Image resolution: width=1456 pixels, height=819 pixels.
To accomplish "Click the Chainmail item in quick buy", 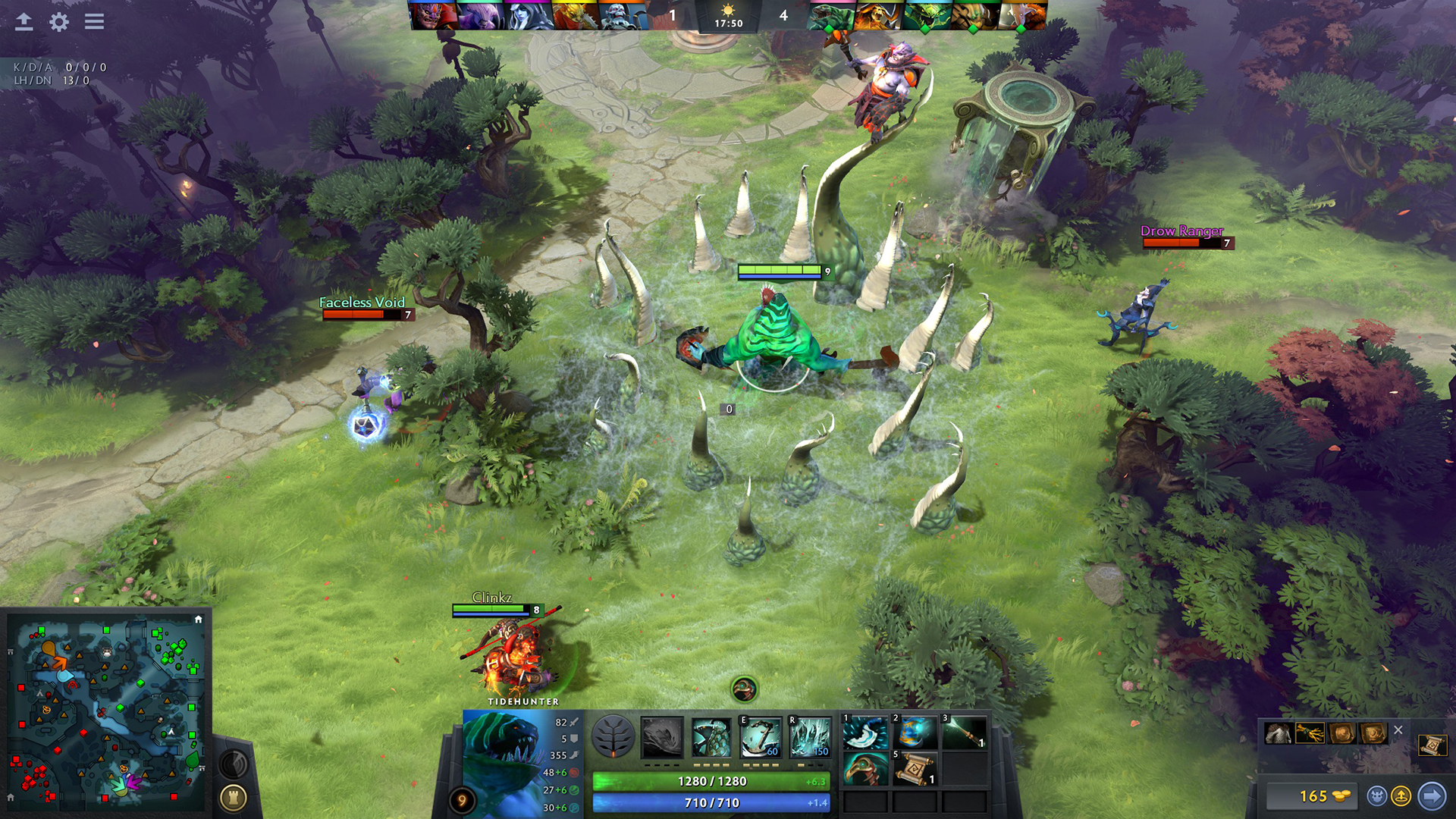I will point(1278,733).
